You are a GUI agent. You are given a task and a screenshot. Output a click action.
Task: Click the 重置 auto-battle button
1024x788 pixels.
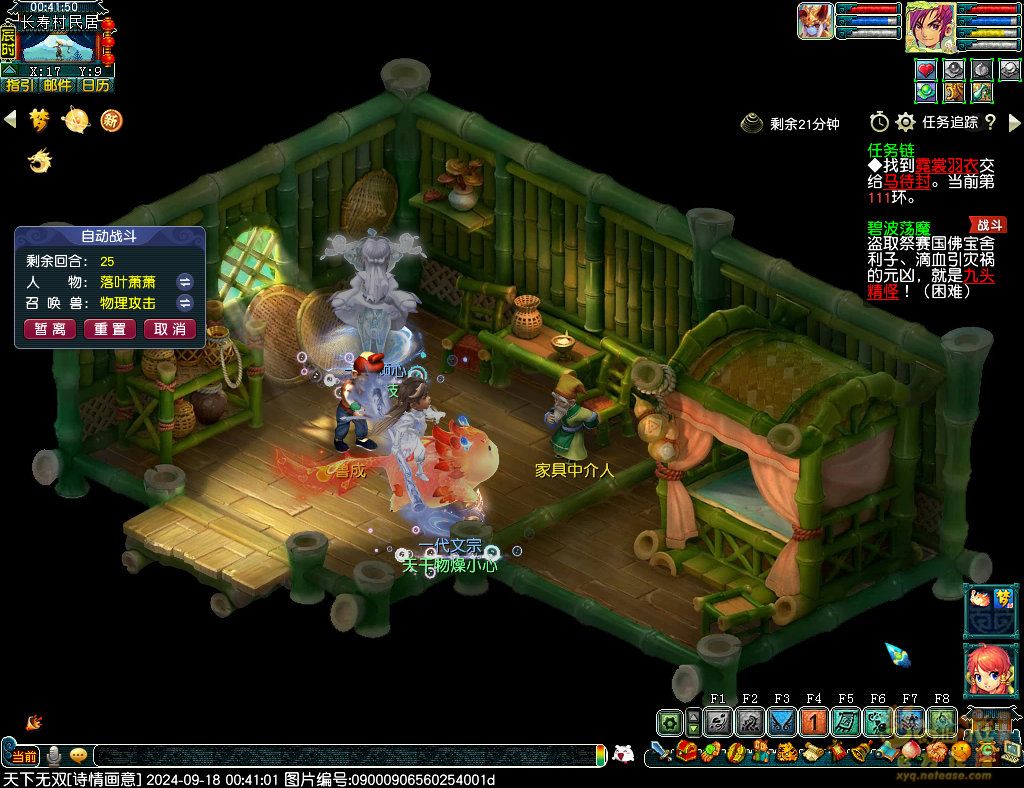(110, 329)
